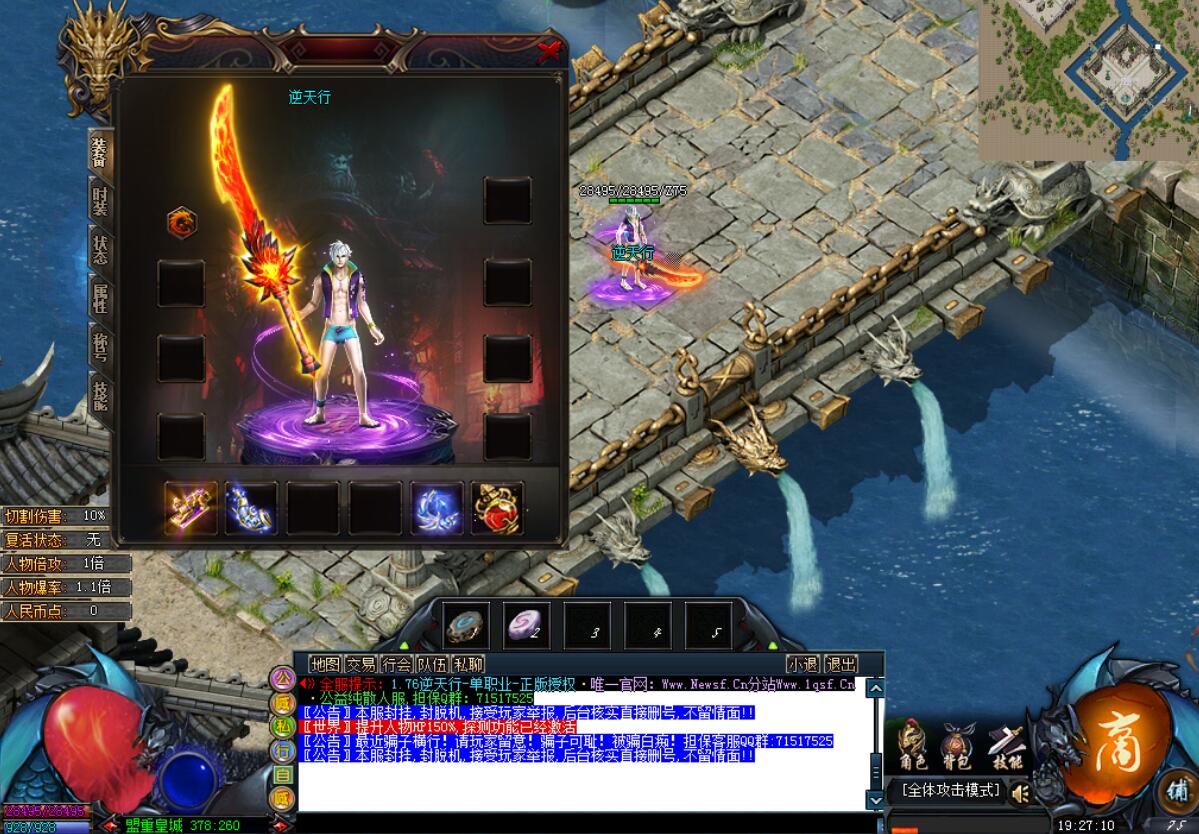Viewport: 1199px width, 834px height.
Task: Click the 私聊 private chat button
Action: [468, 664]
